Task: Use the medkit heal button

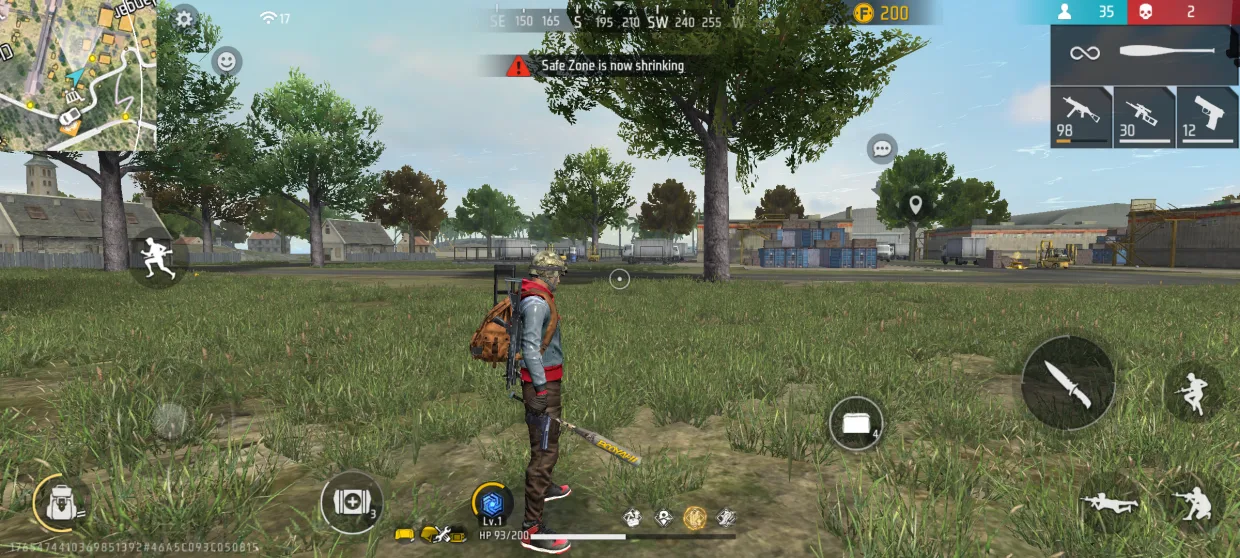Action: (x=351, y=502)
